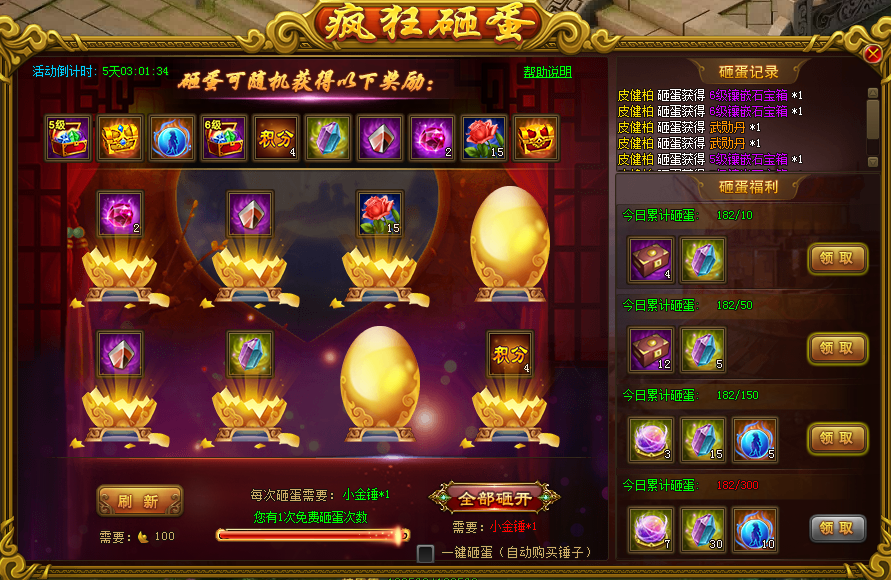Screen dimensions: 891x580
Task: Claim the 182/50 cumulative smash reward
Action: point(837,348)
